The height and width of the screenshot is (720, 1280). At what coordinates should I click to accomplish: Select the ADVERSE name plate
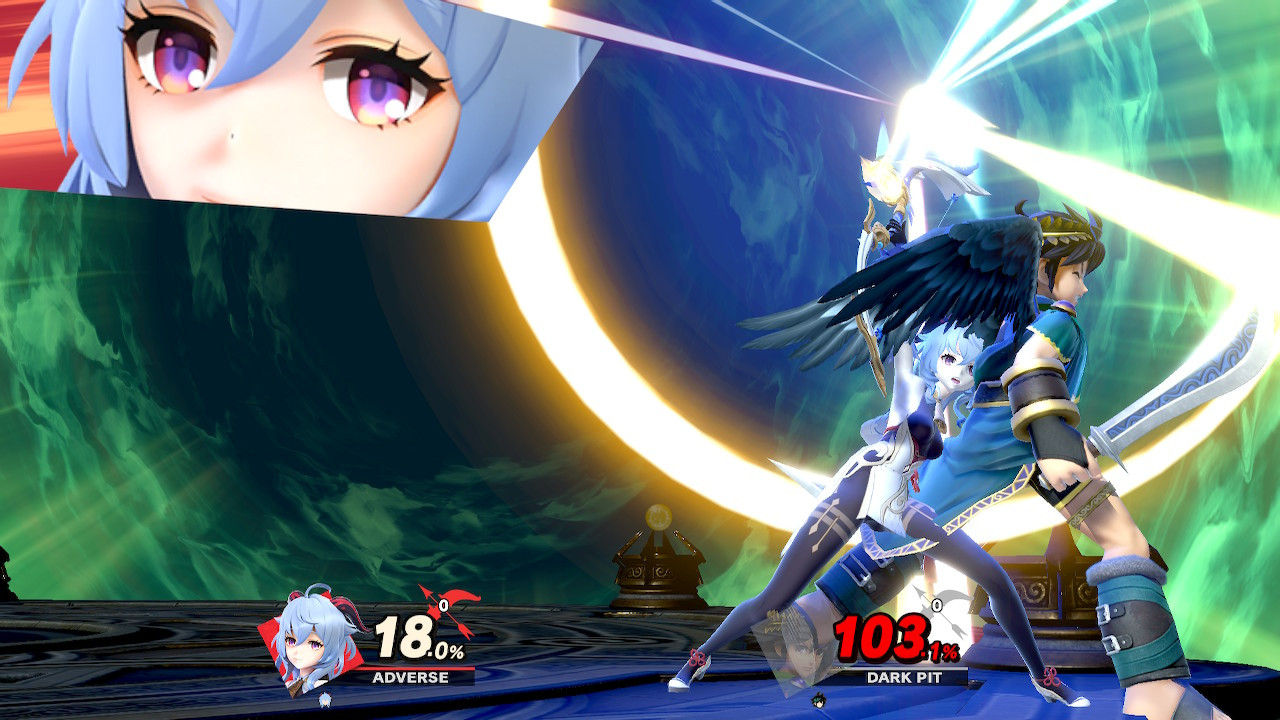pyautogui.click(x=412, y=678)
